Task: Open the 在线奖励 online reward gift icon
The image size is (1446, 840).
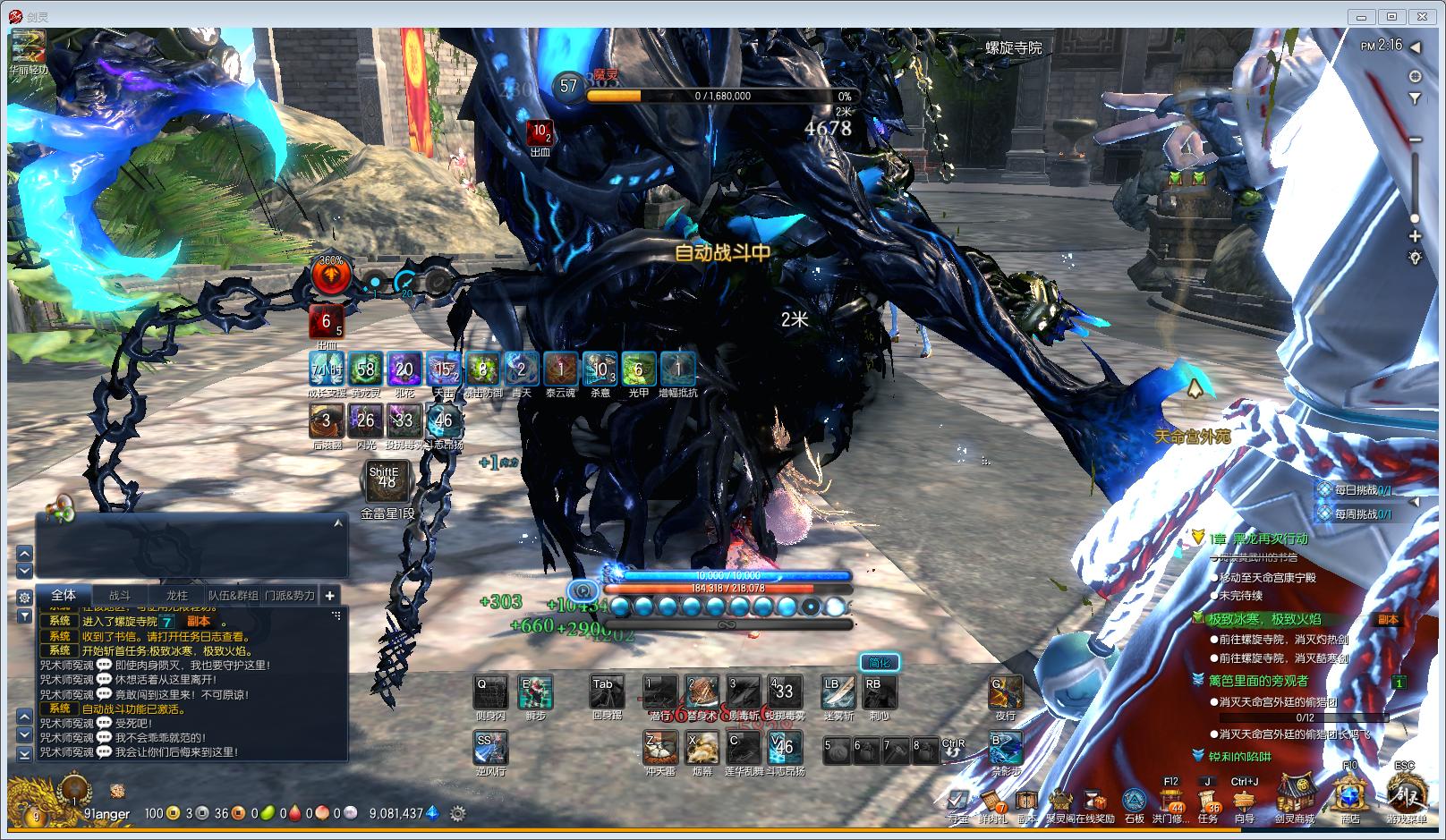Action: click(x=1095, y=801)
